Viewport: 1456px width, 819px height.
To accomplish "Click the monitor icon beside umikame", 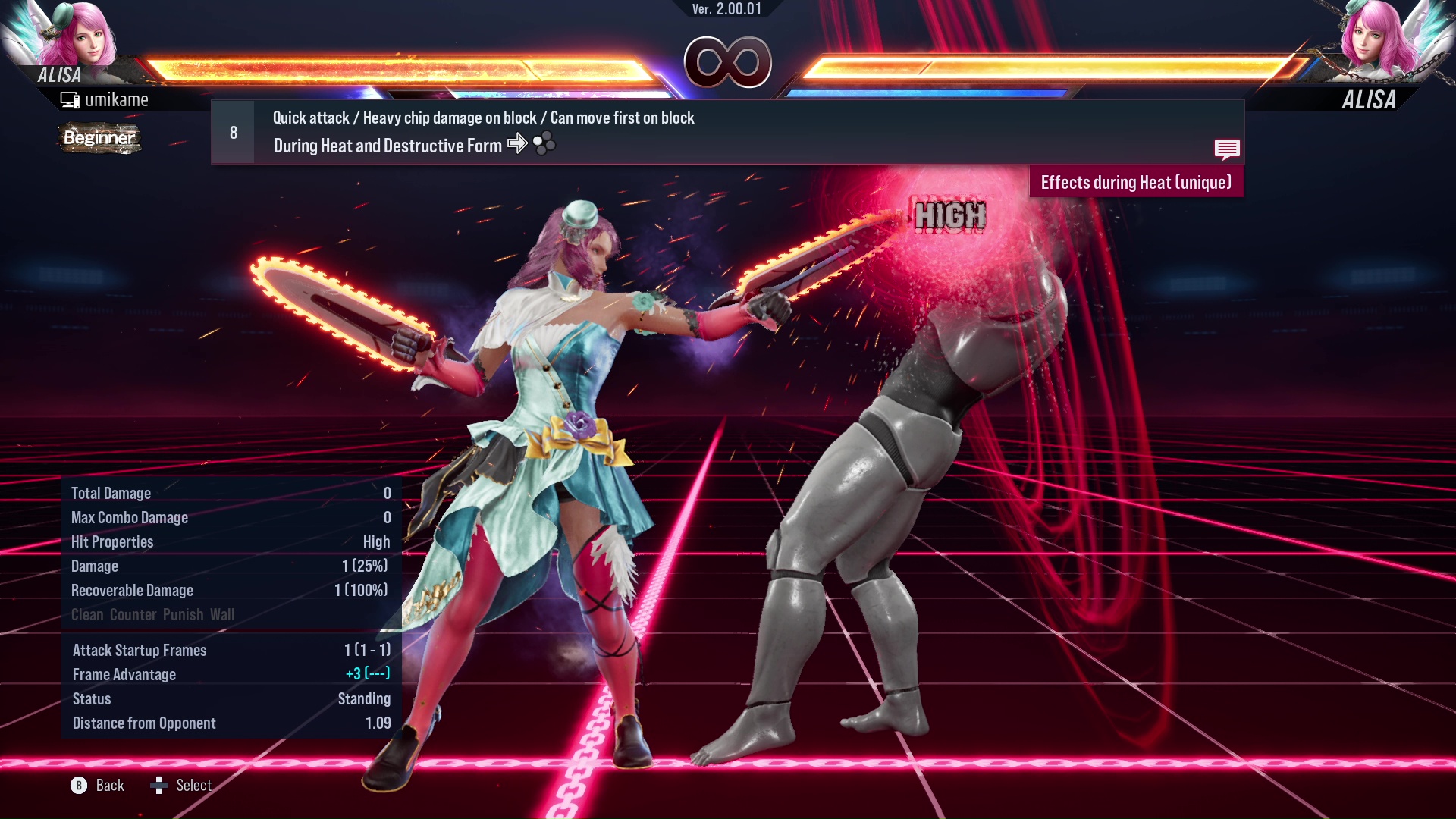I will pos(70,99).
